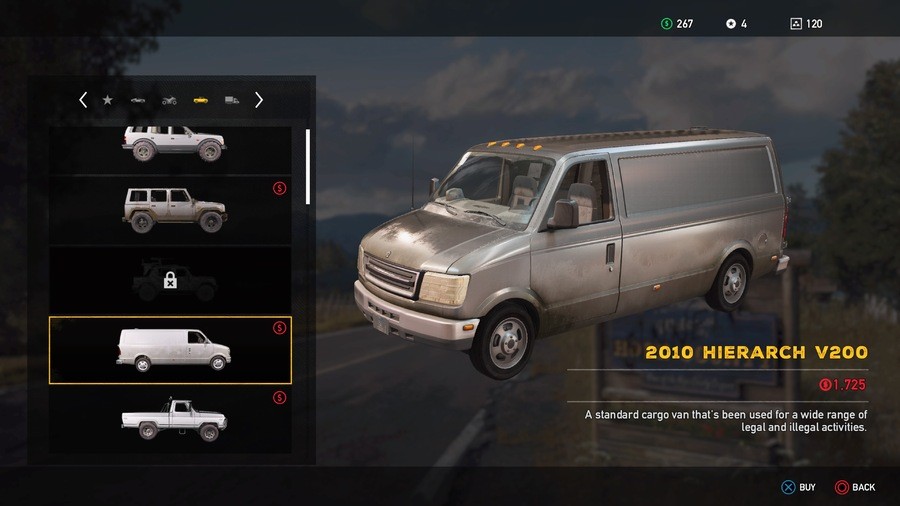The width and height of the screenshot is (900, 506).
Task: Select the white SUV at top of list
Action: (172, 145)
